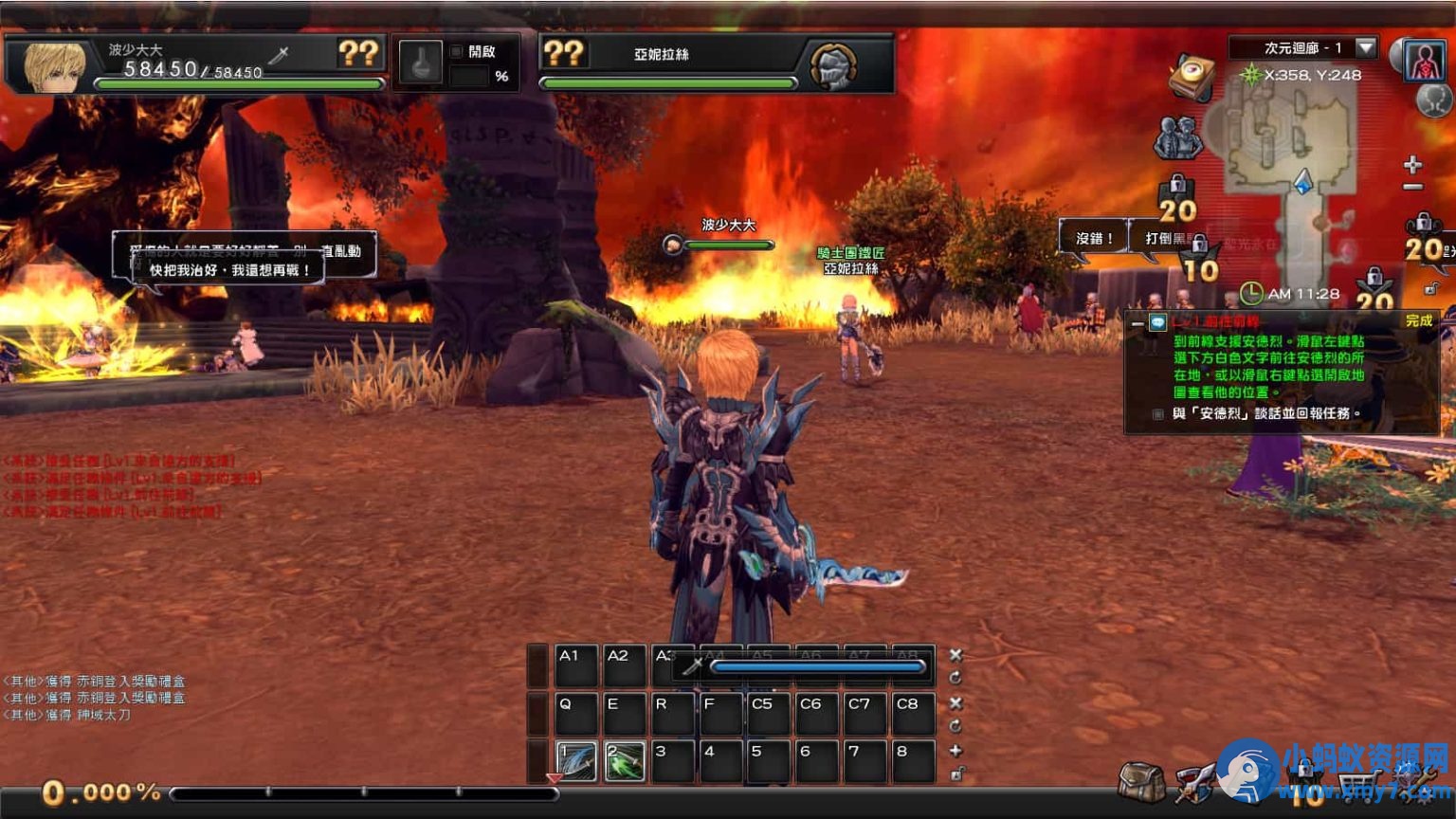Click the padlock toggle below the hotbar plus
The height and width of the screenshot is (819, 1456).
point(956,772)
